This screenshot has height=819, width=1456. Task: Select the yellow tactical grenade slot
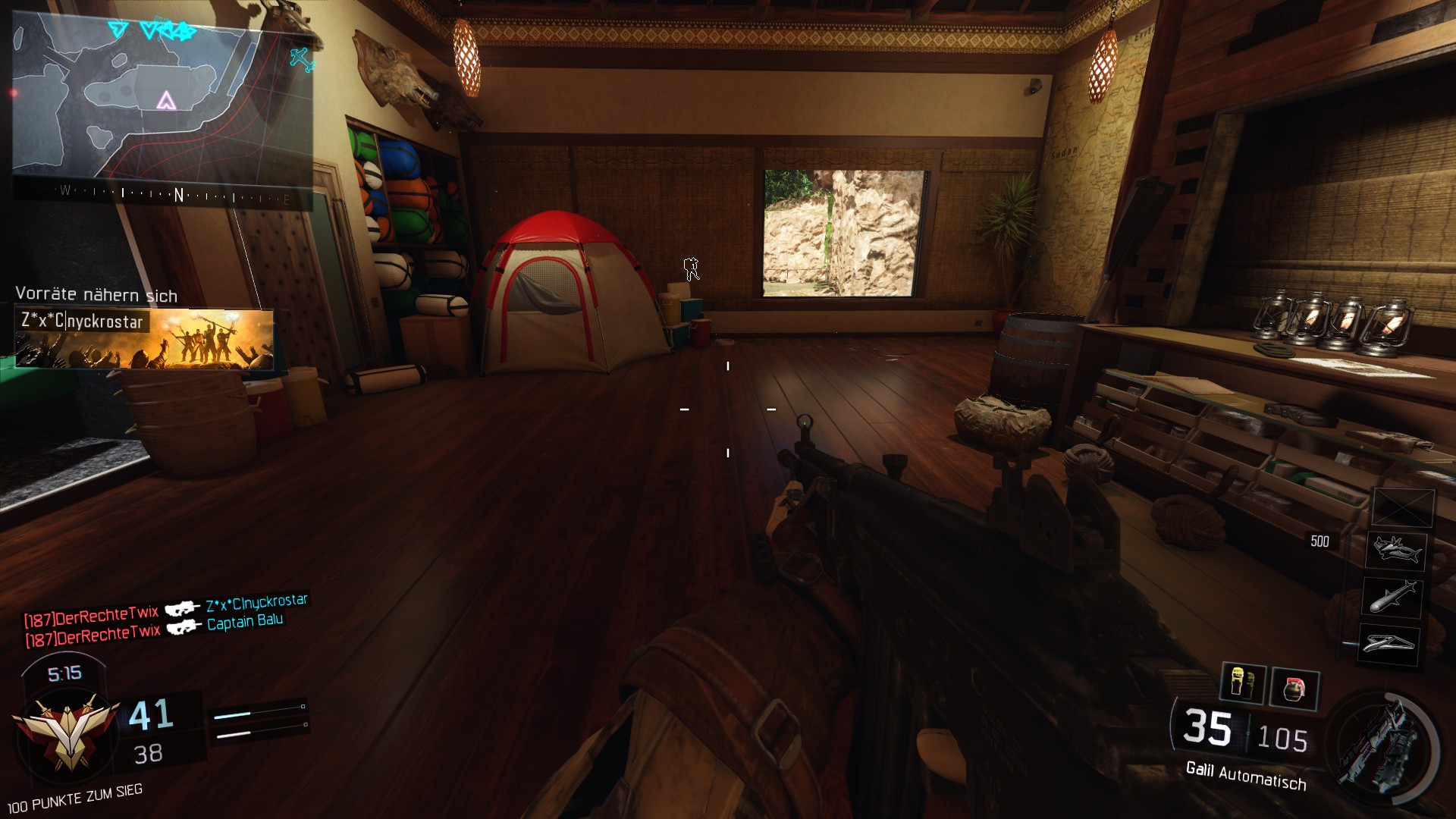[x=1242, y=683]
